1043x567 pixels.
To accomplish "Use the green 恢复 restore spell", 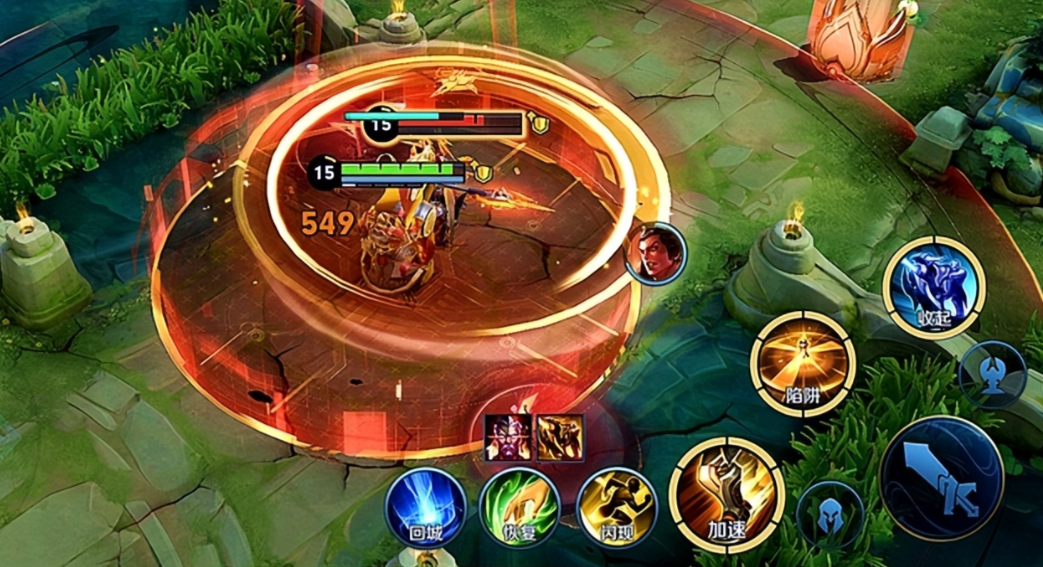I will click(518, 507).
